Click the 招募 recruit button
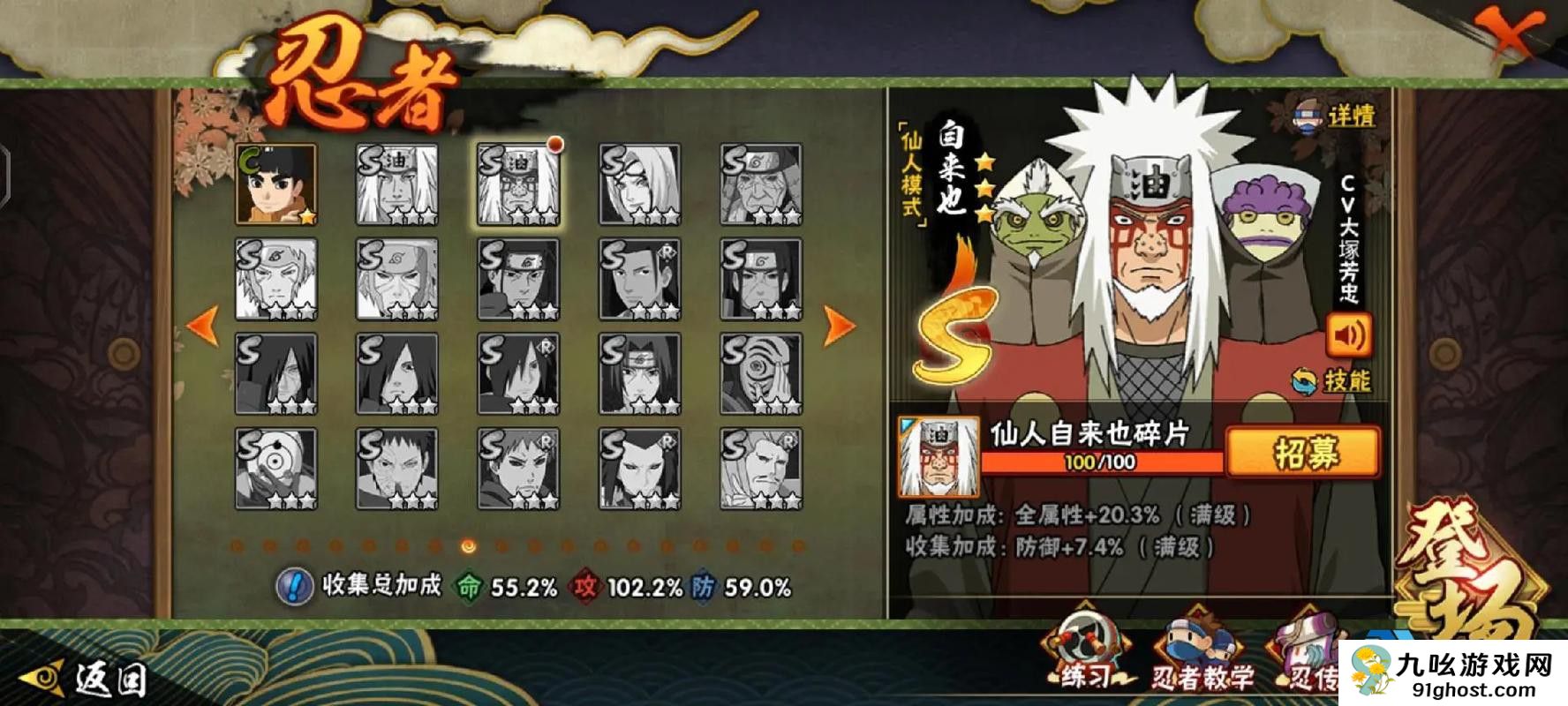 click(x=1304, y=454)
